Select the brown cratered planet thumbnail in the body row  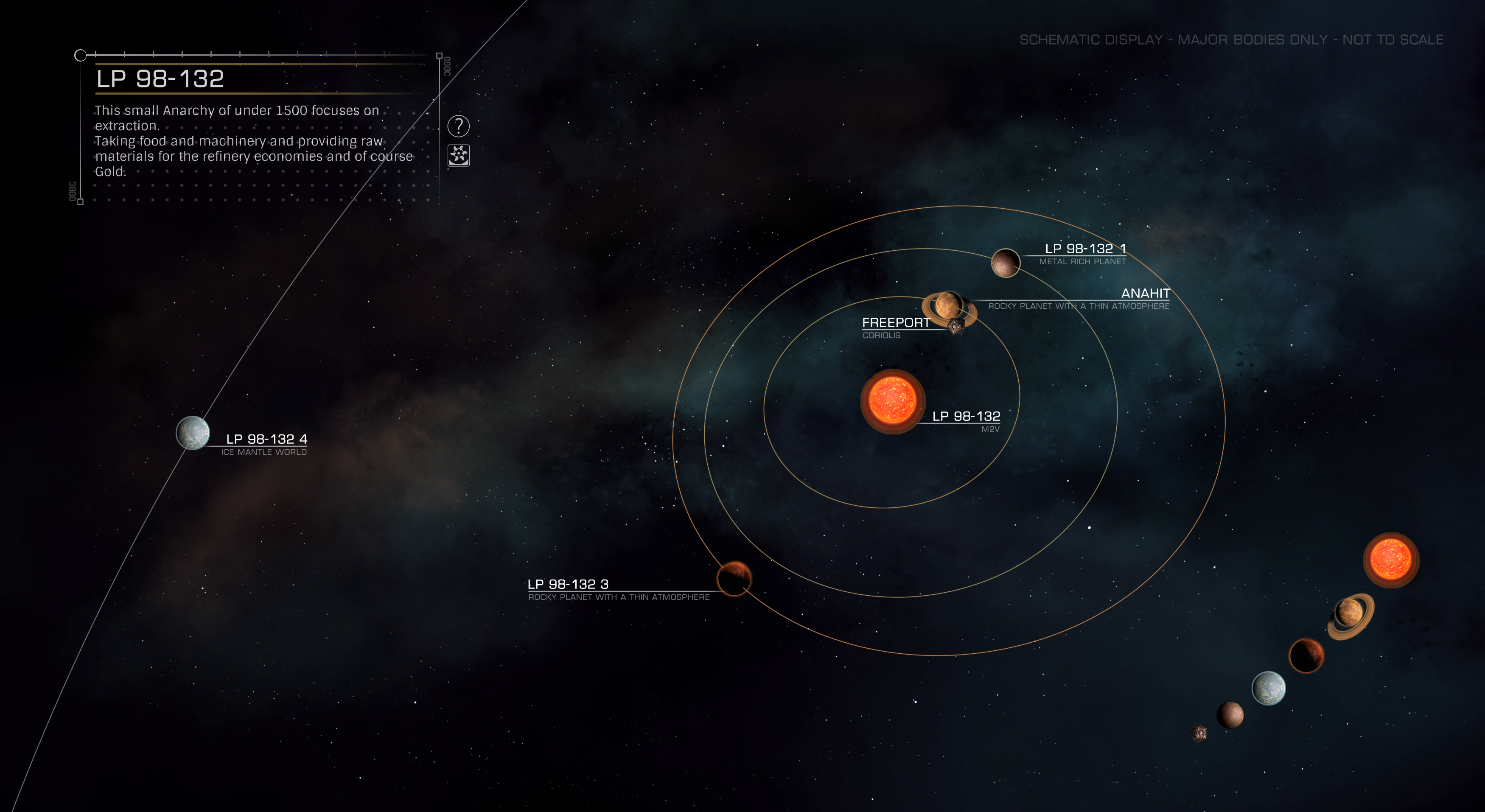[1230, 714]
